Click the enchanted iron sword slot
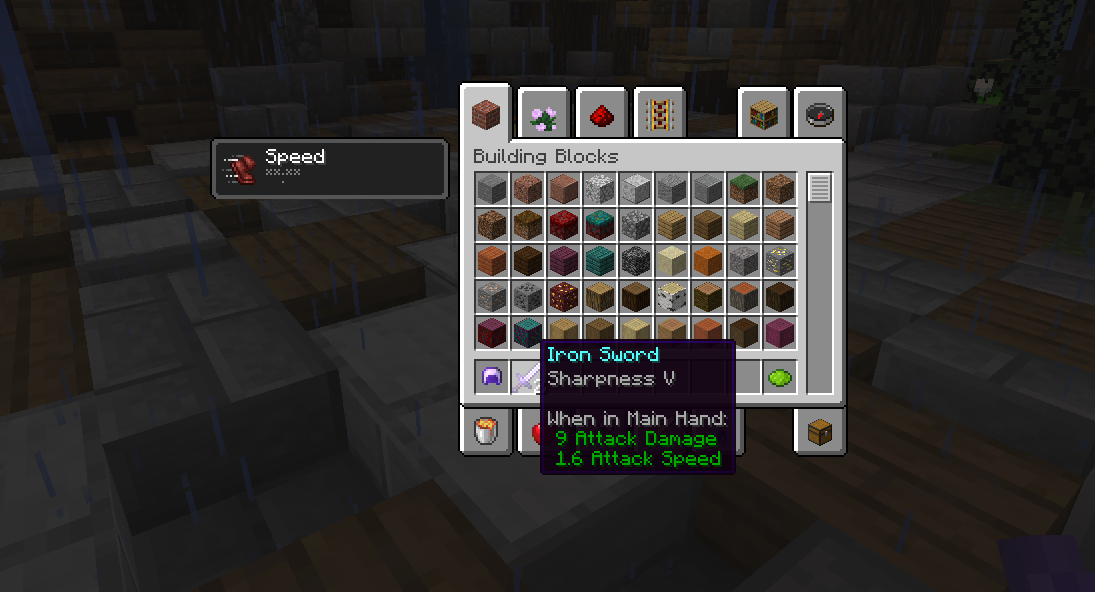The image size is (1095, 592). tap(527, 378)
